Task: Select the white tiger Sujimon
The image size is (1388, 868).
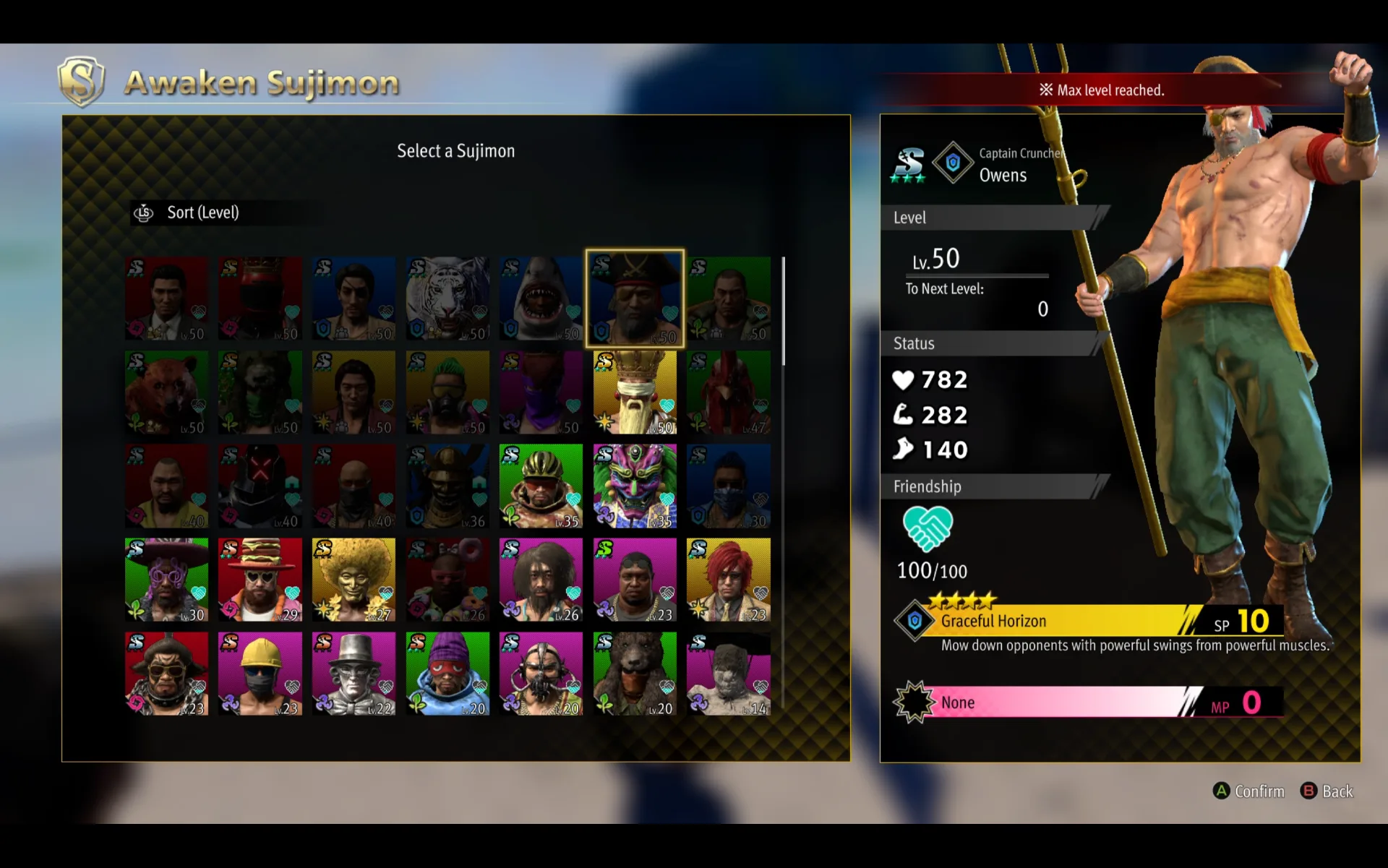Action: coord(447,298)
